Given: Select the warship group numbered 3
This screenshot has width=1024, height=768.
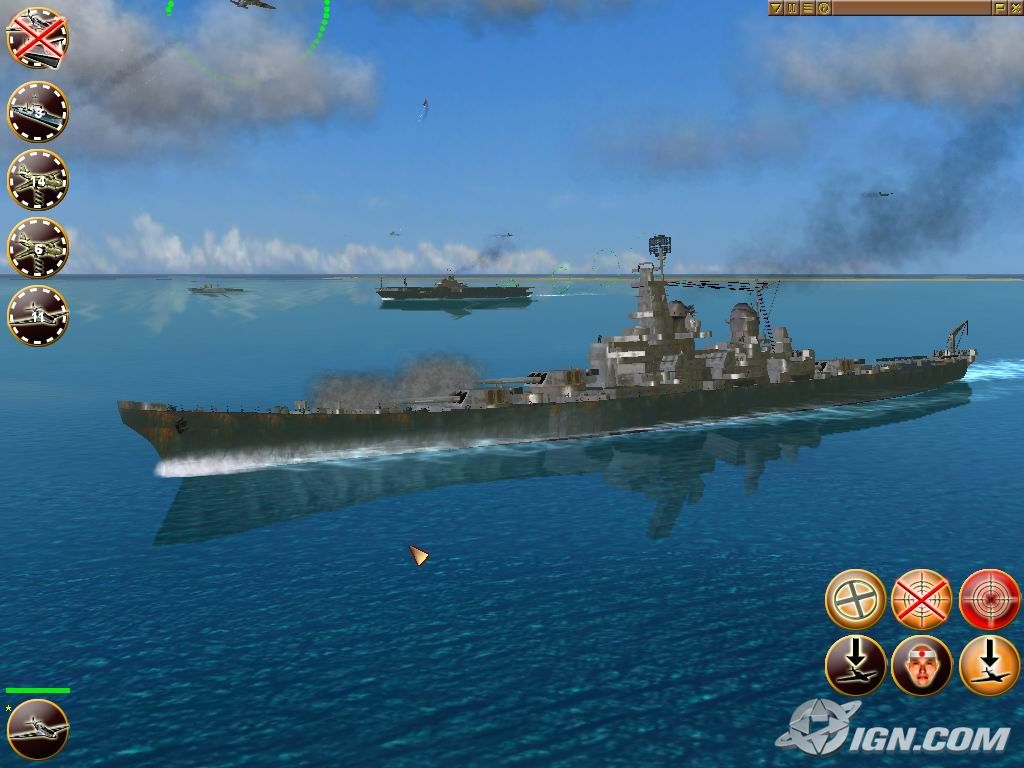Looking at the screenshot, I should 37,111.
